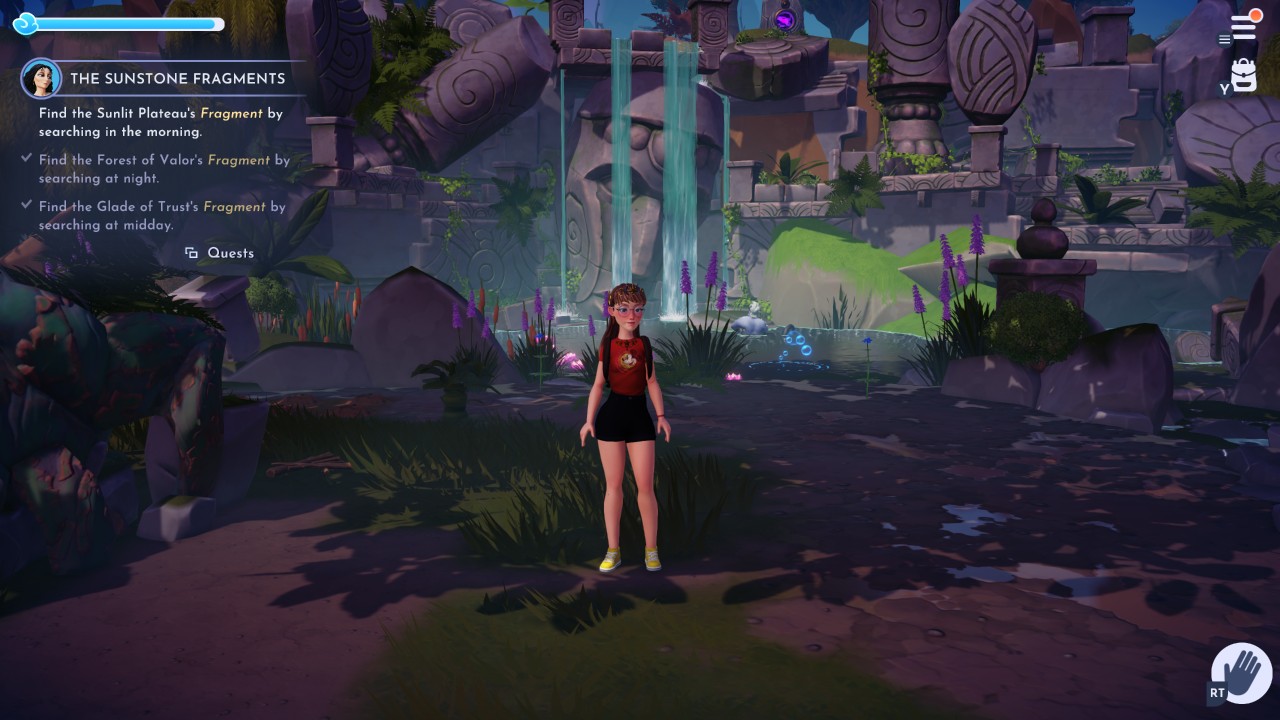The image size is (1280, 720).
Task: Click the RT badge on the hand icon
Action: [1217, 691]
